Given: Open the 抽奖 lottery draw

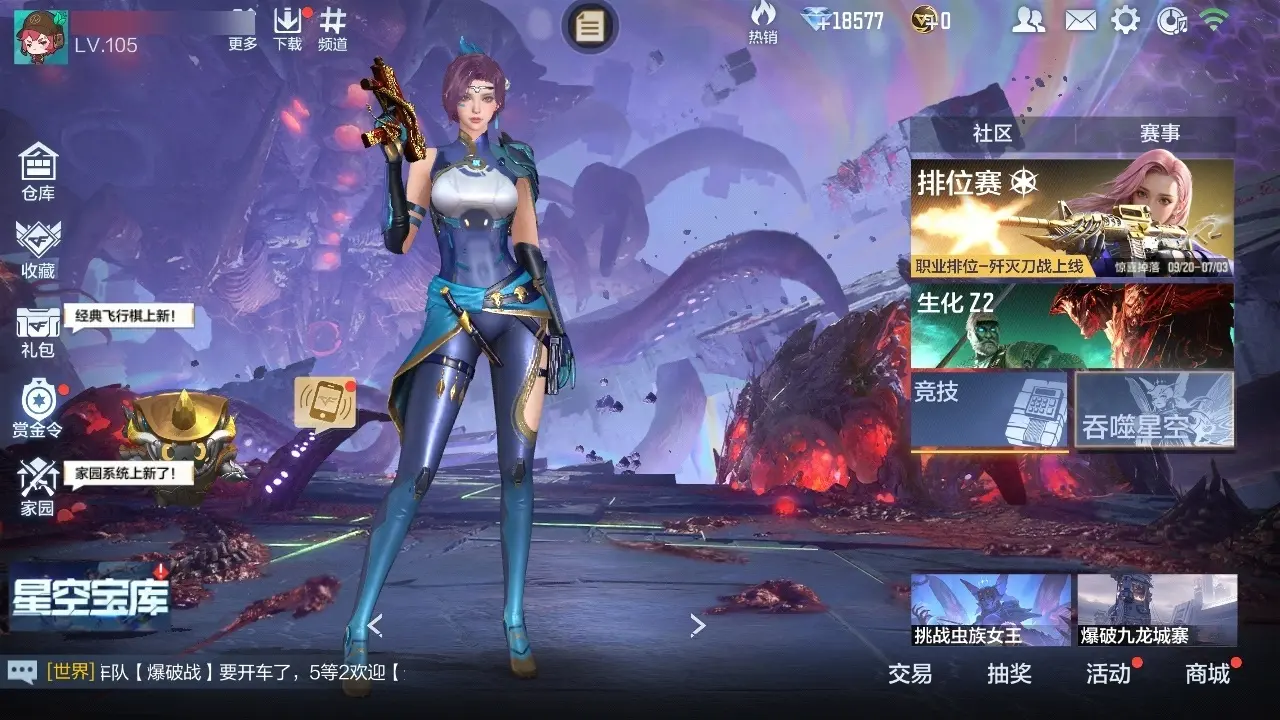Looking at the screenshot, I should click(1009, 674).
